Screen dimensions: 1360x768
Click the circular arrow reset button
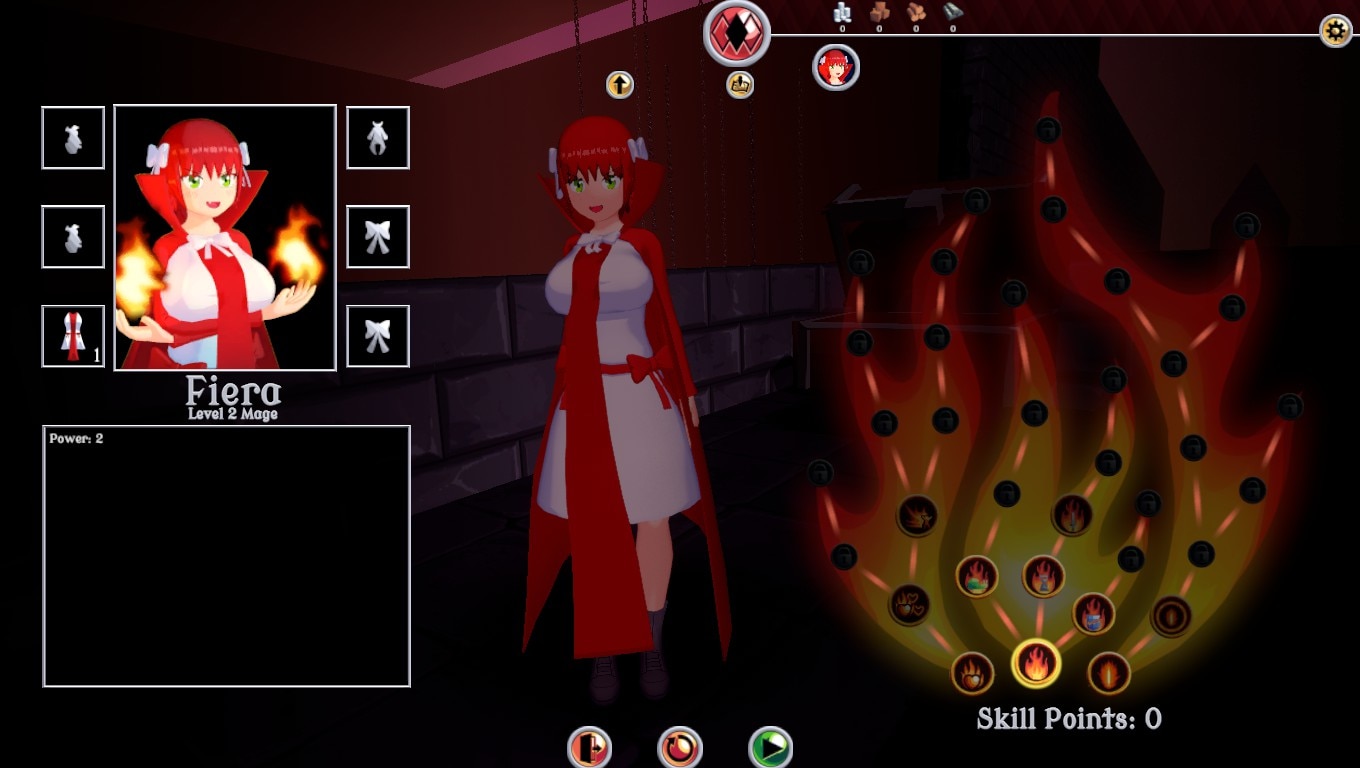(680, 747)
